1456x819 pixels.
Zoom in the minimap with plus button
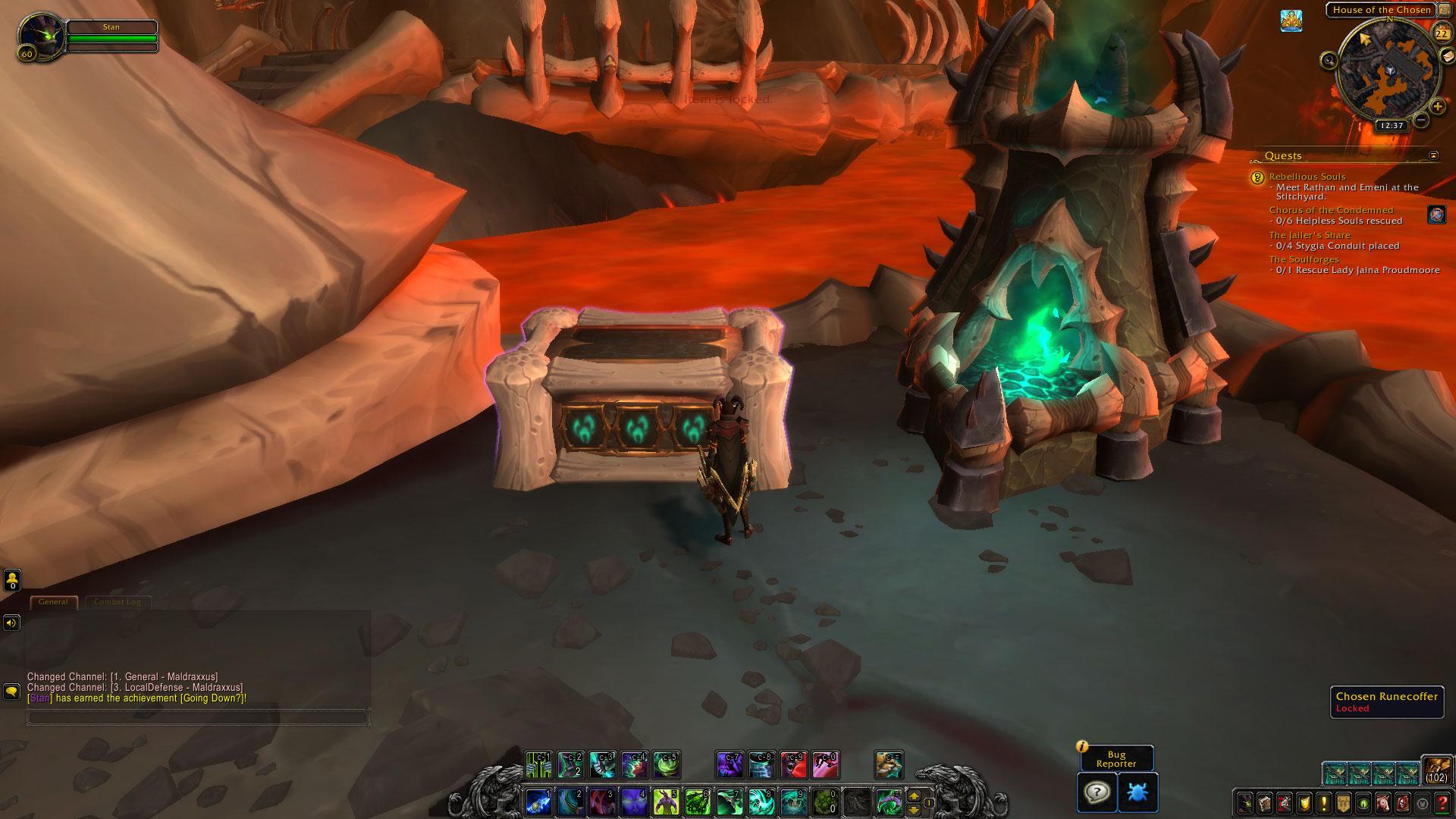click(1438, 107)
